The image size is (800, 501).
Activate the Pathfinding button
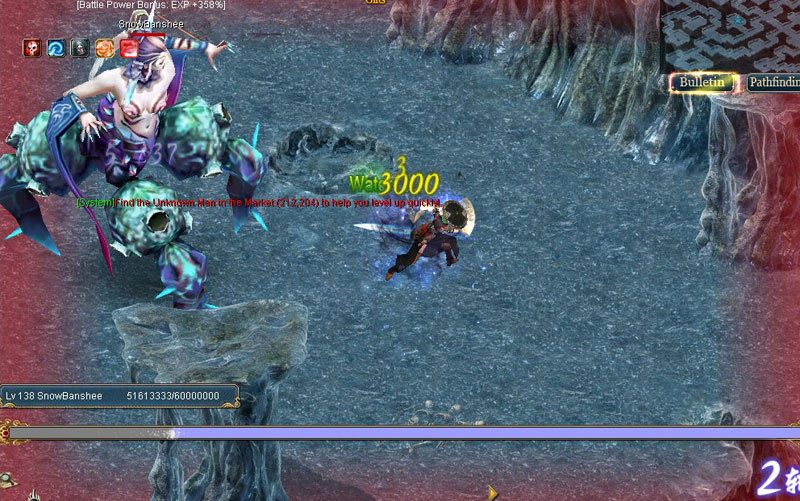tap(775, 83)
